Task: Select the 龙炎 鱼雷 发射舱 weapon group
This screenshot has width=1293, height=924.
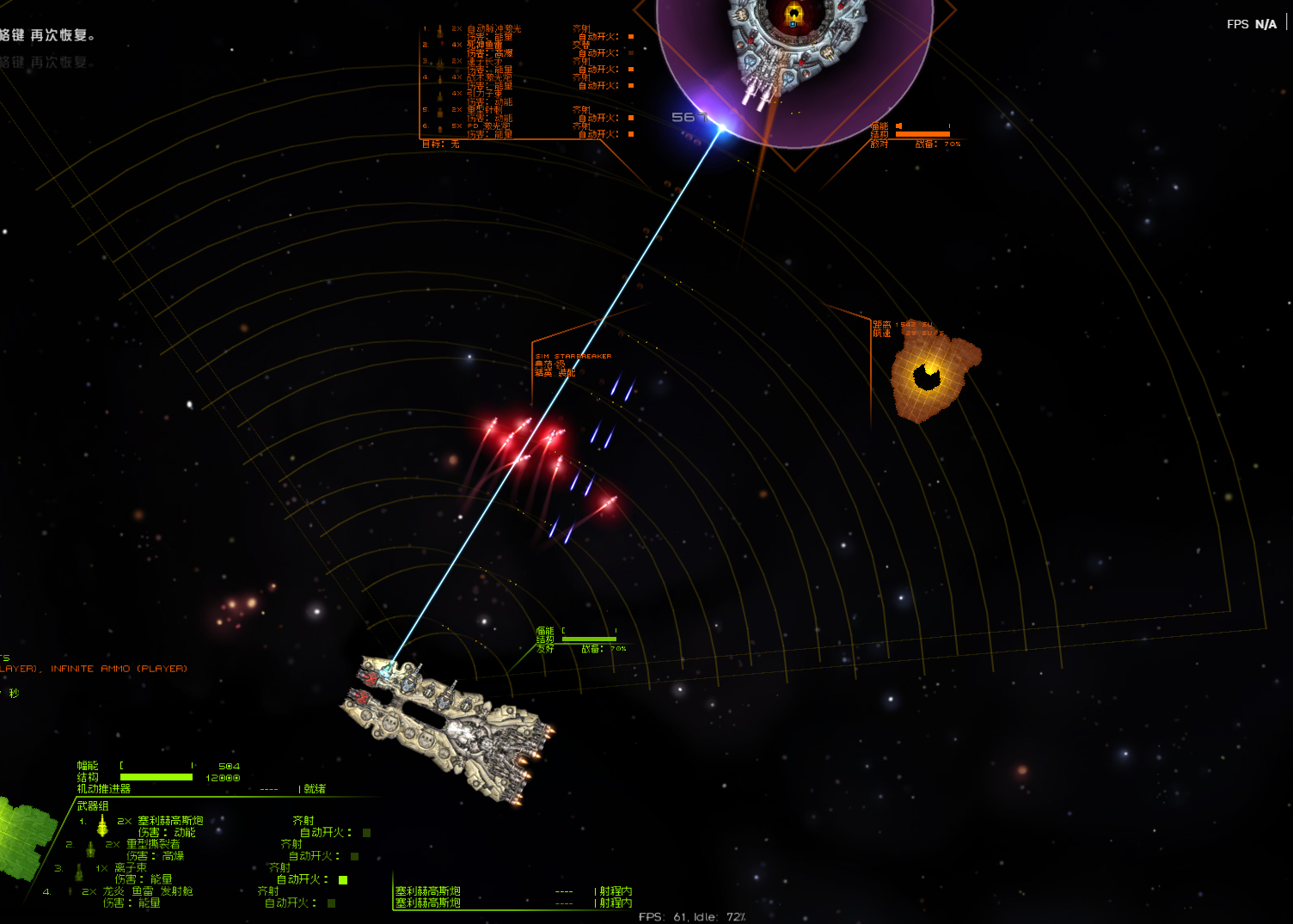Action: [x=148, y=891]
